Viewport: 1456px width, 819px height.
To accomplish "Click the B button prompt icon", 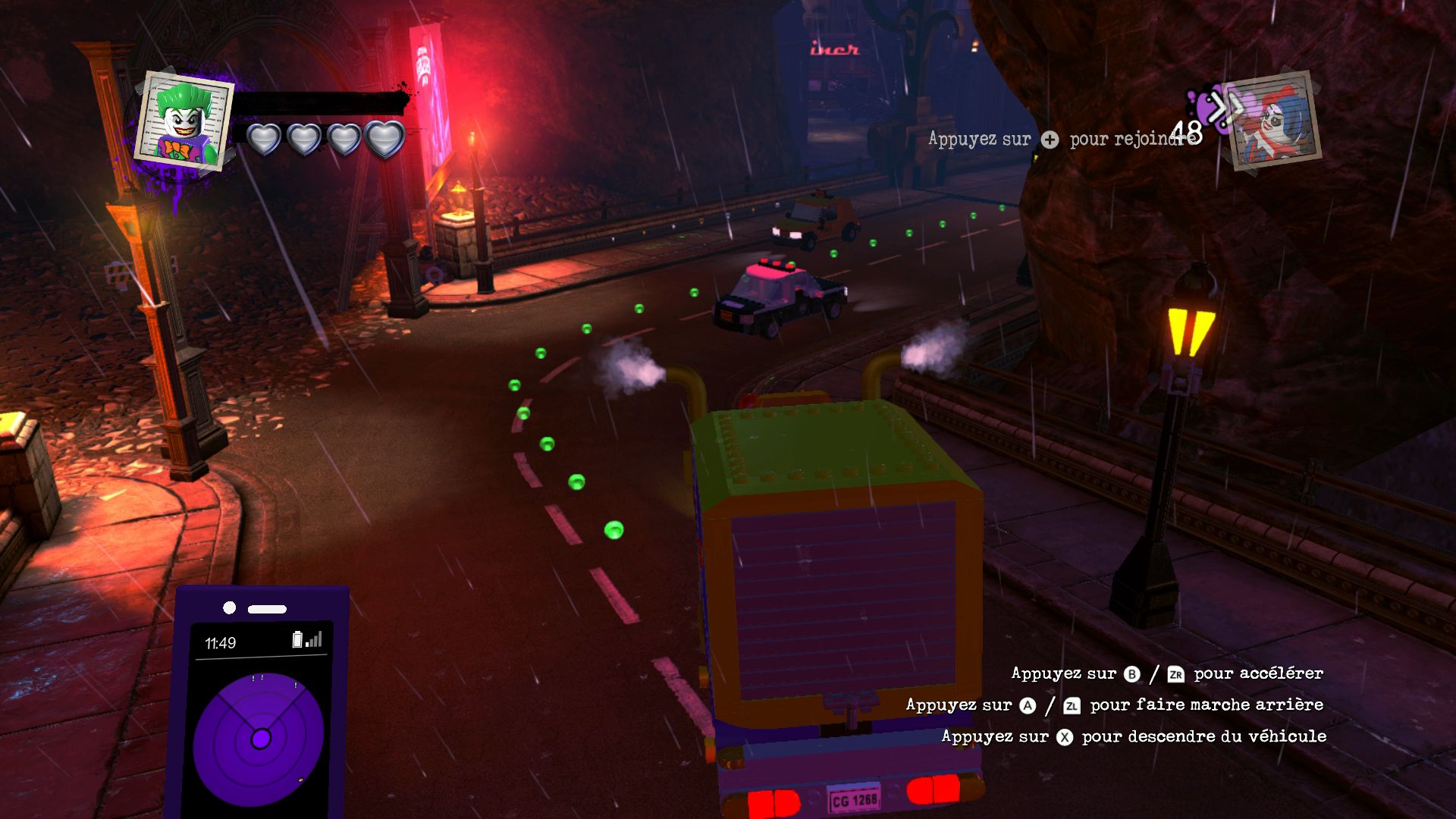I will coord(1130,673).
